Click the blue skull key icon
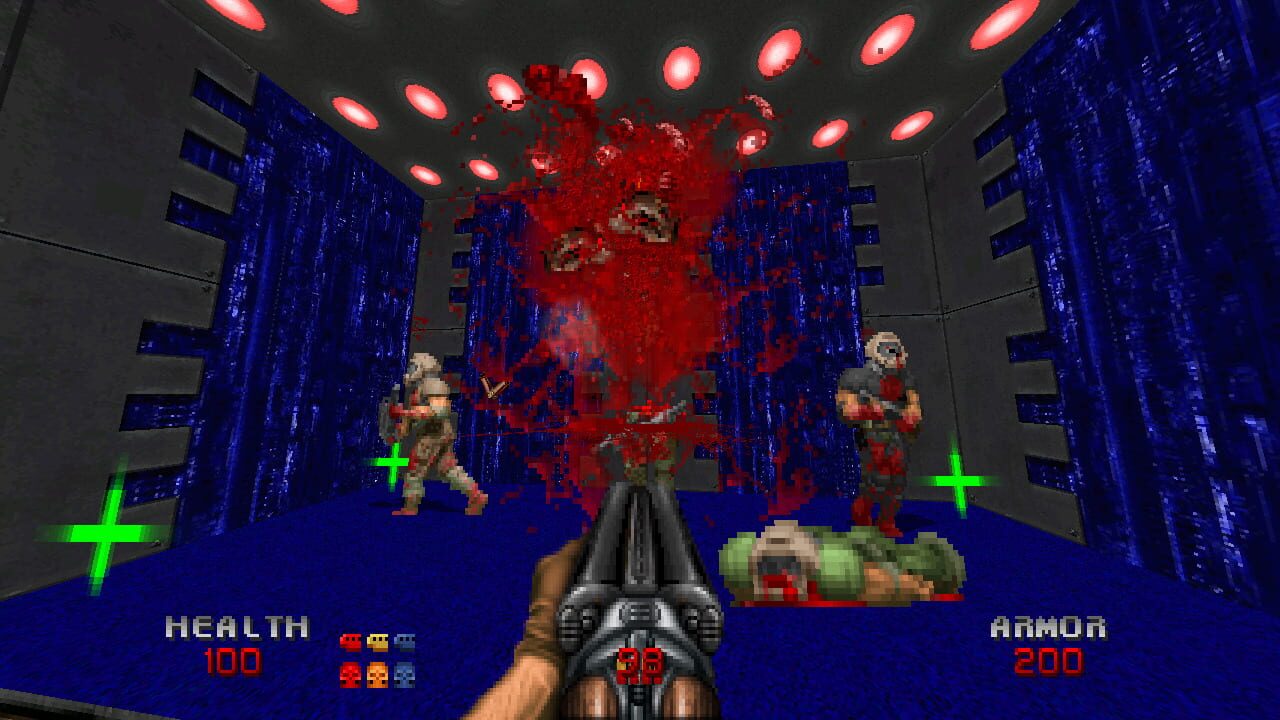This screenshot has width=1280, height=720. pyautogui.click(x=404, y=675)
